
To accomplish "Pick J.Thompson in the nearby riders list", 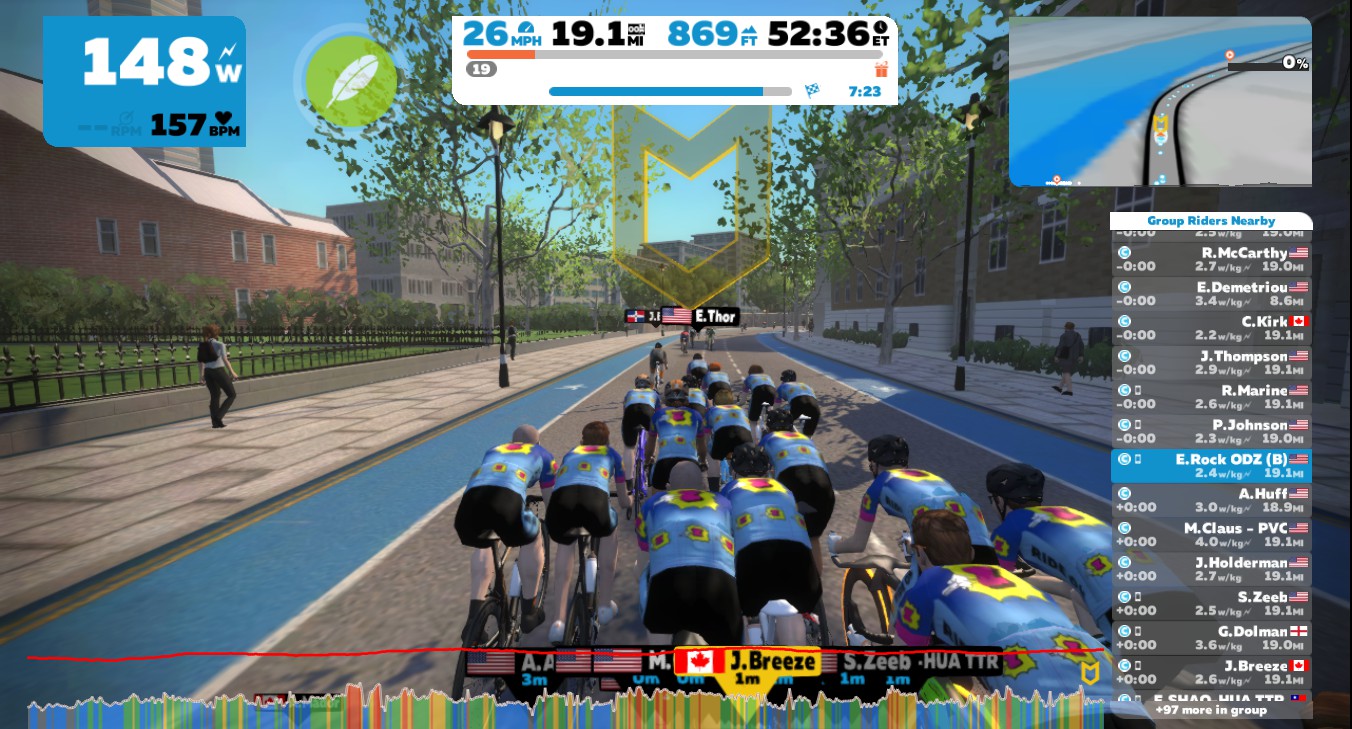I will (x=1211, y=363).
